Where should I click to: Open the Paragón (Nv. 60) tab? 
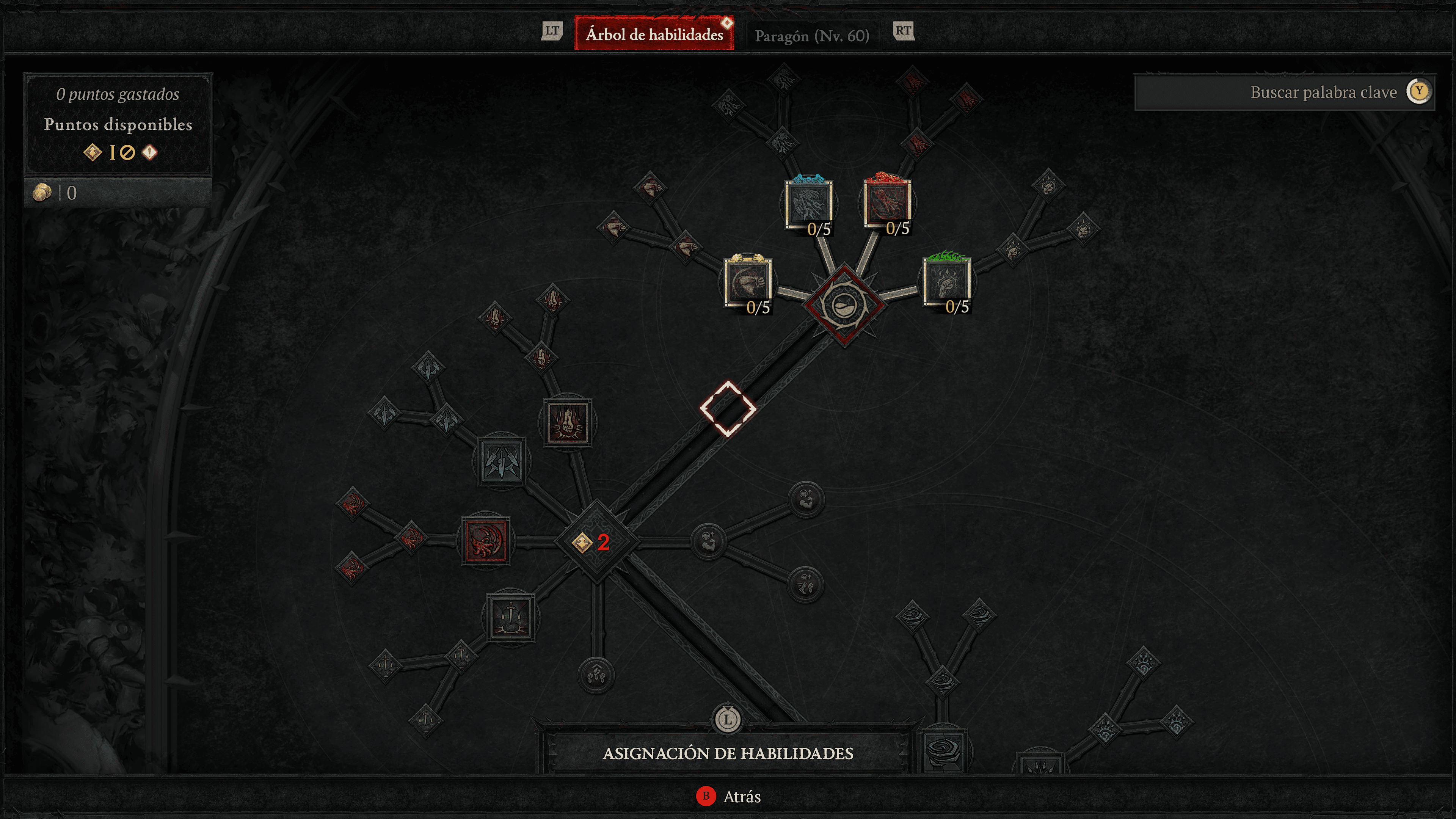pyautogui.click(x=812, y=36)
